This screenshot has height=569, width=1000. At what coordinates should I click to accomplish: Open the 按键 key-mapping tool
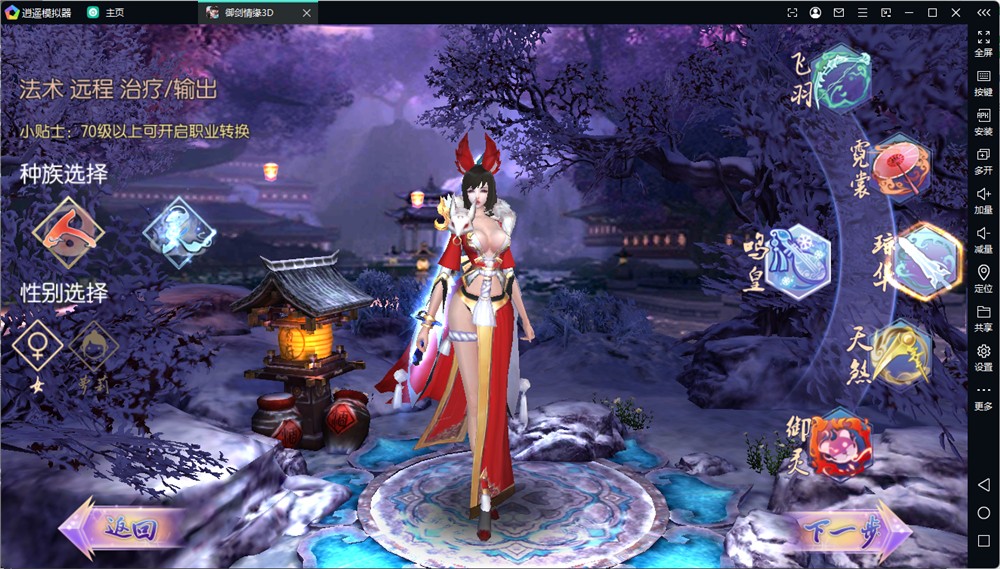pyautogui.click(x=983, y=82)
